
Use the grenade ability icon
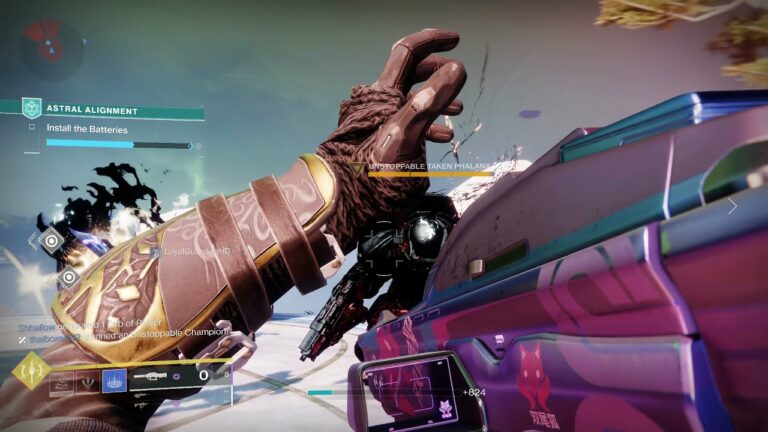[x=62, y=381]
